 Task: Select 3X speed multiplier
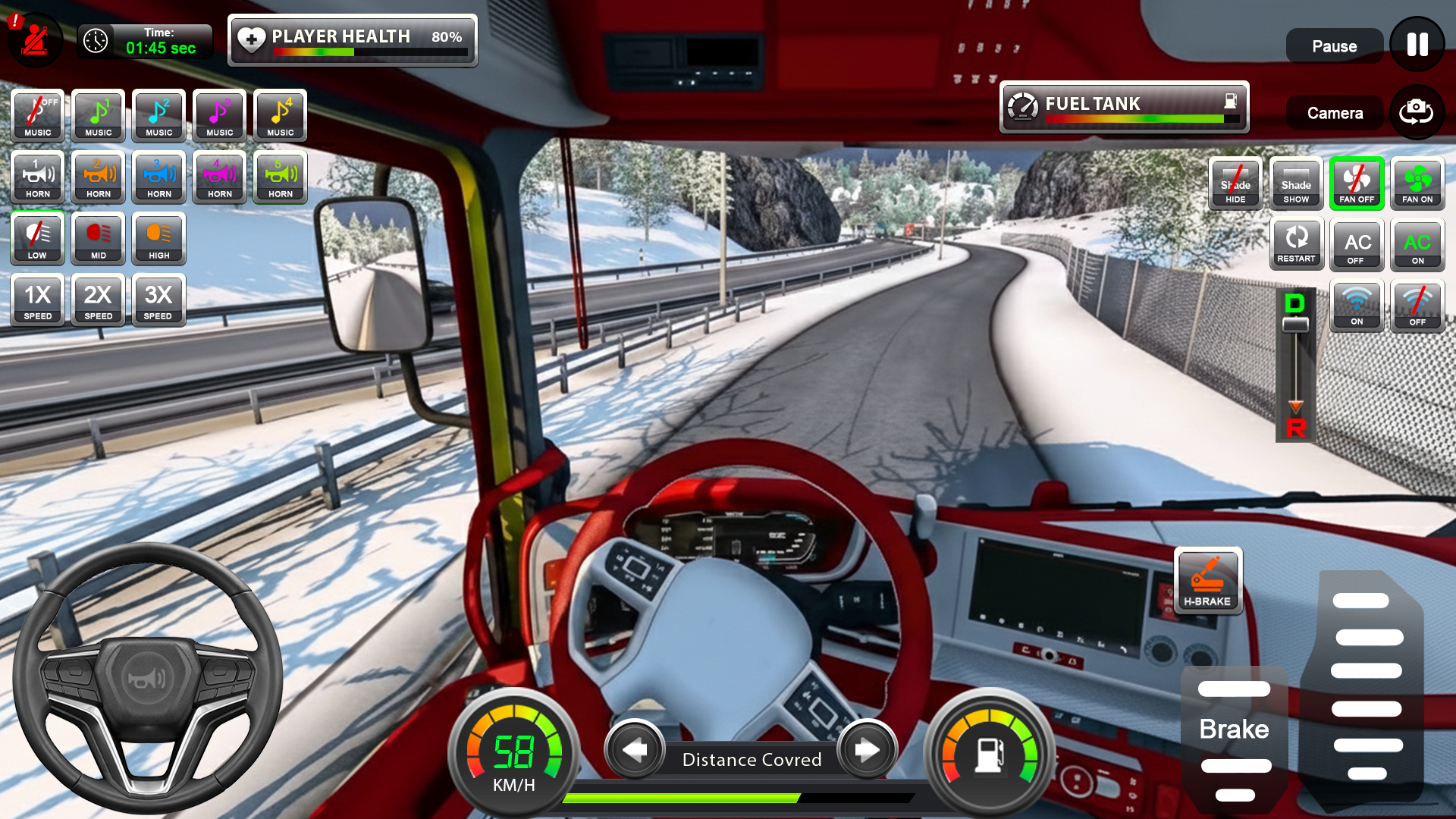coord(158,300)
